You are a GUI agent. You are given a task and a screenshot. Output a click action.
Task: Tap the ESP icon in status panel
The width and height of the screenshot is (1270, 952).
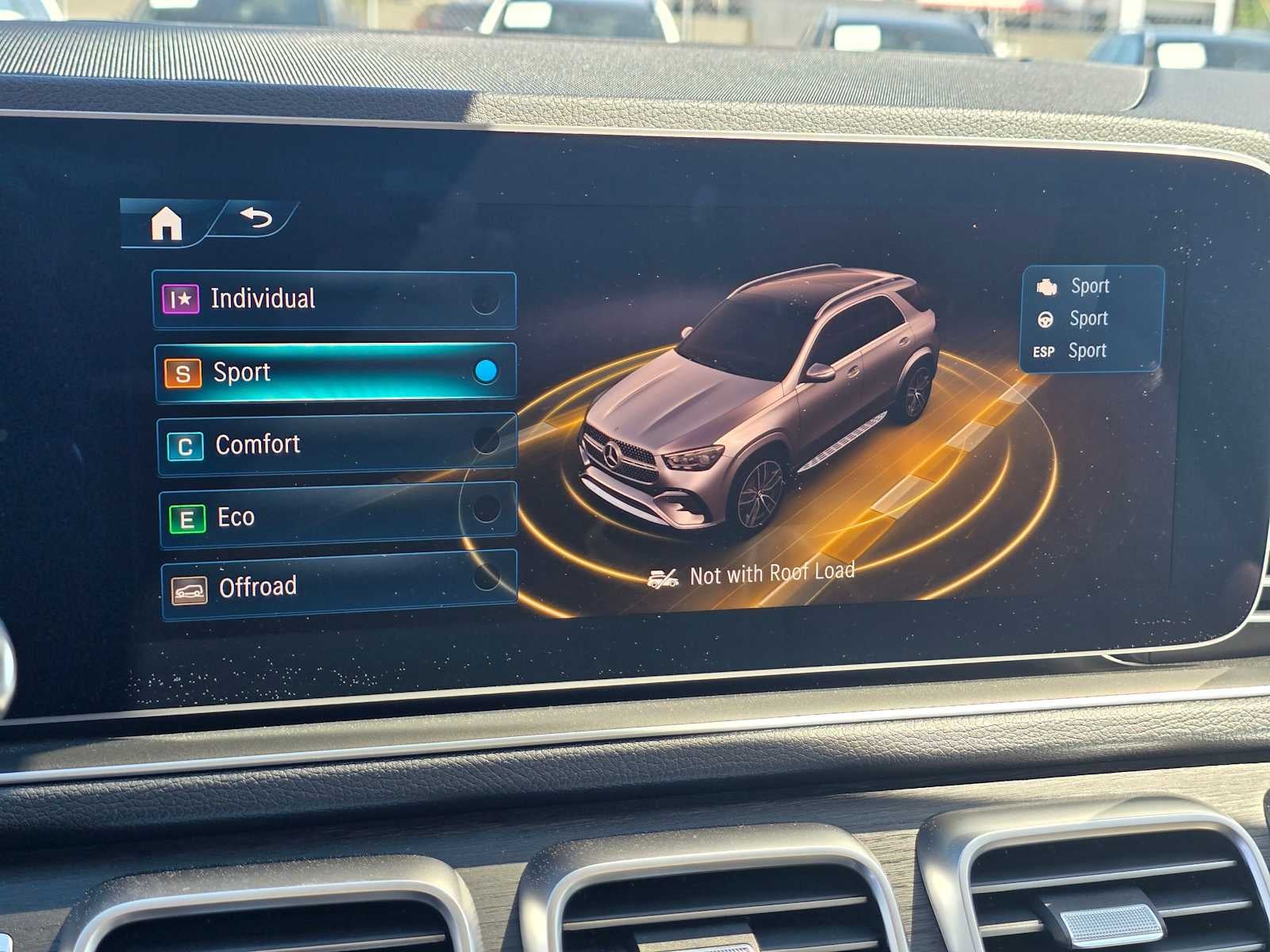(1046, 351)
